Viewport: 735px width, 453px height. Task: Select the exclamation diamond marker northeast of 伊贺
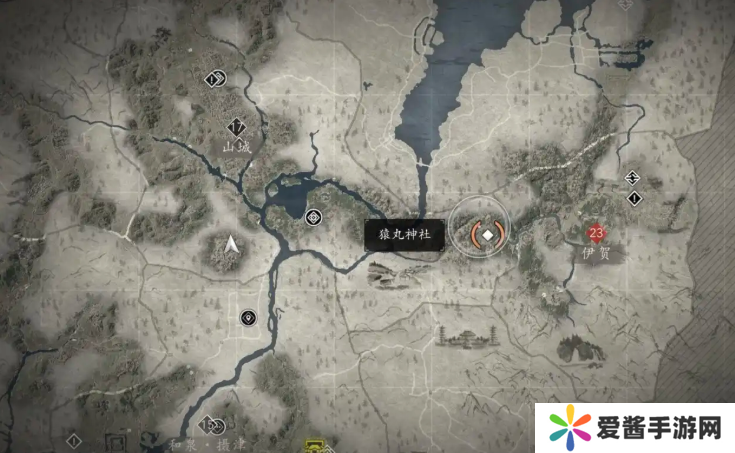click(633, 198)
